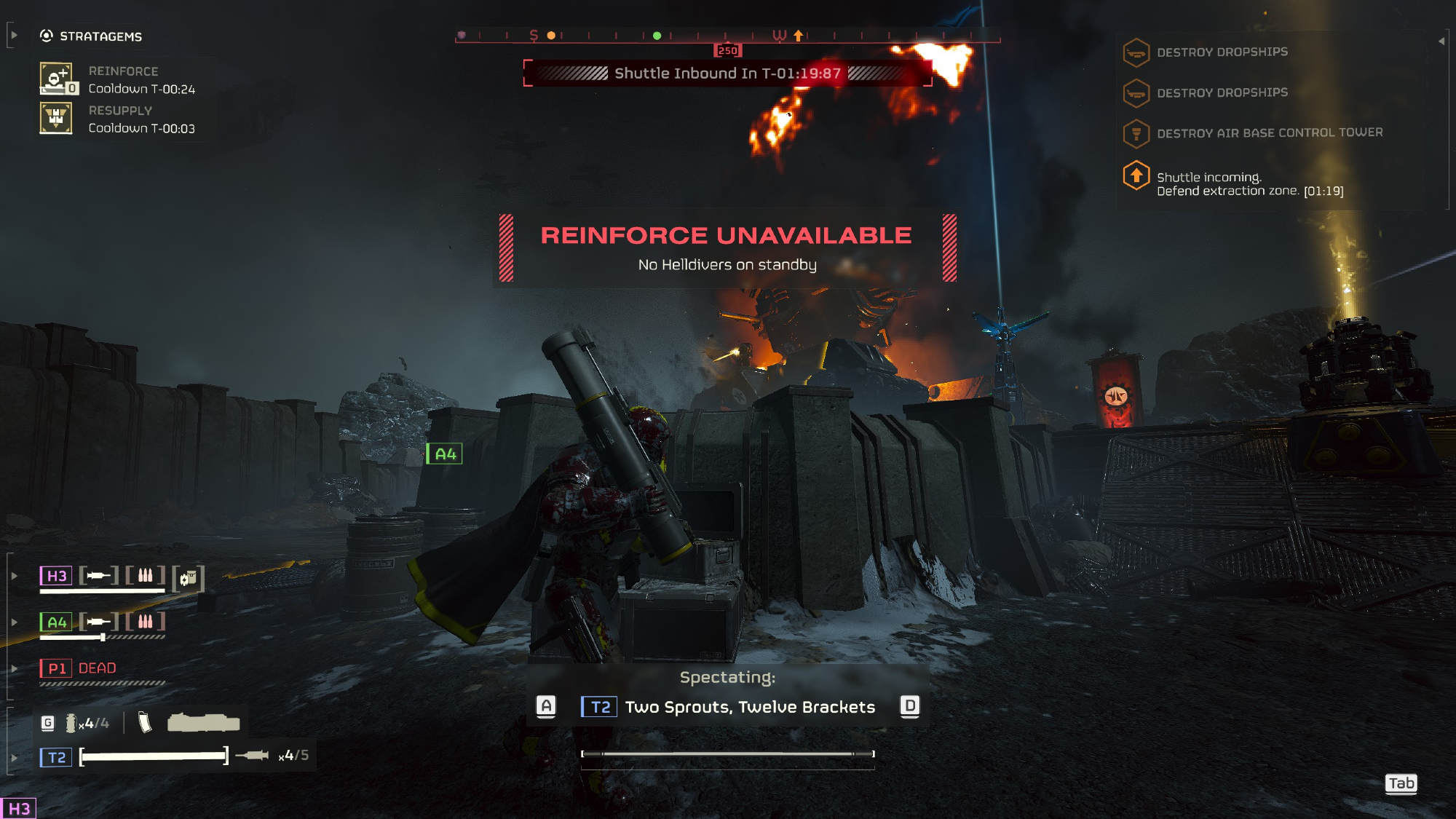This screenshot has width=1456, height=819.
Task: Select the dead player P1 entry
Action: click(78, 668)
